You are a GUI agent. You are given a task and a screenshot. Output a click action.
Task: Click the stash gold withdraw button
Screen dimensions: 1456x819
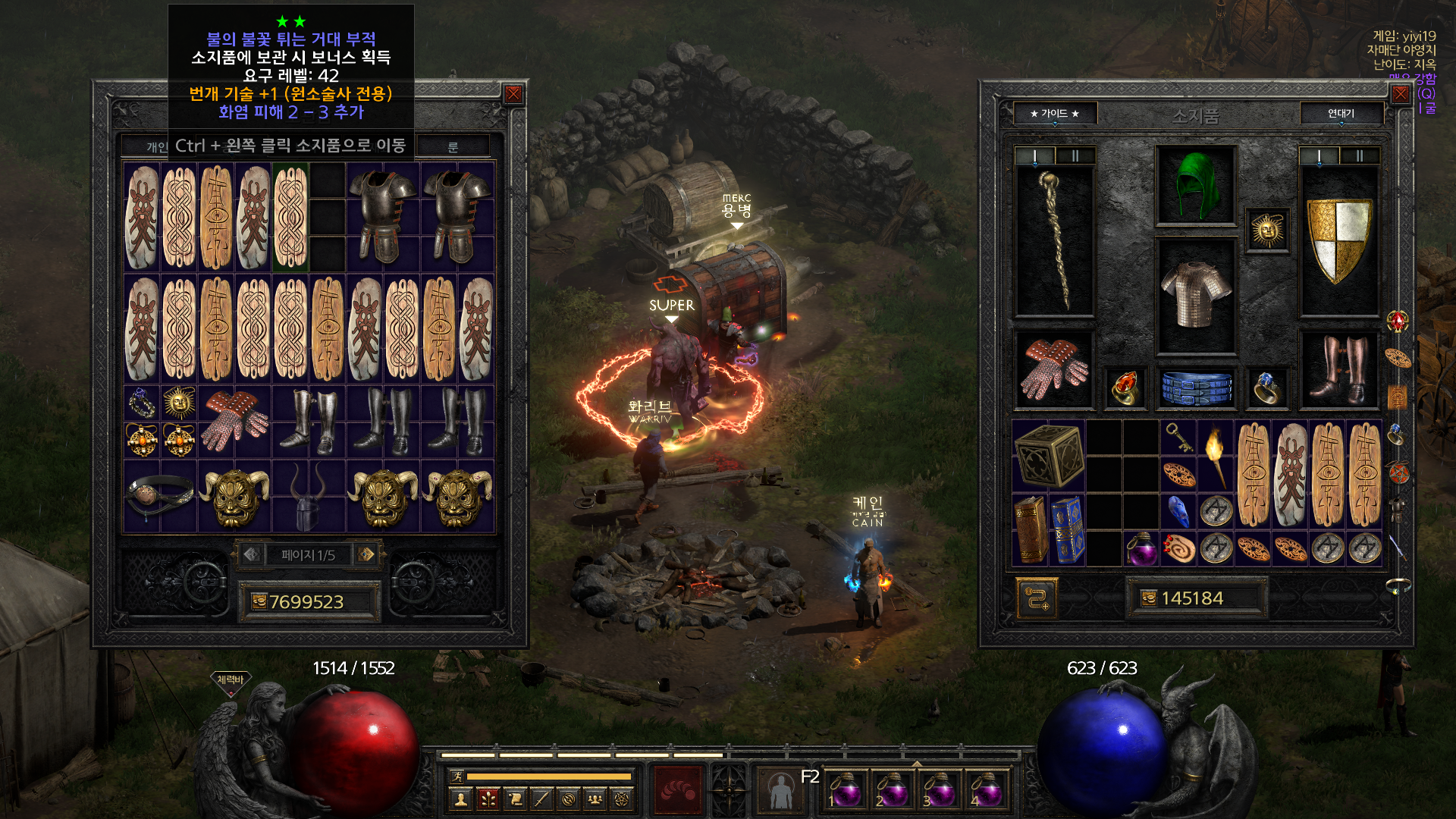pos(259,601)
